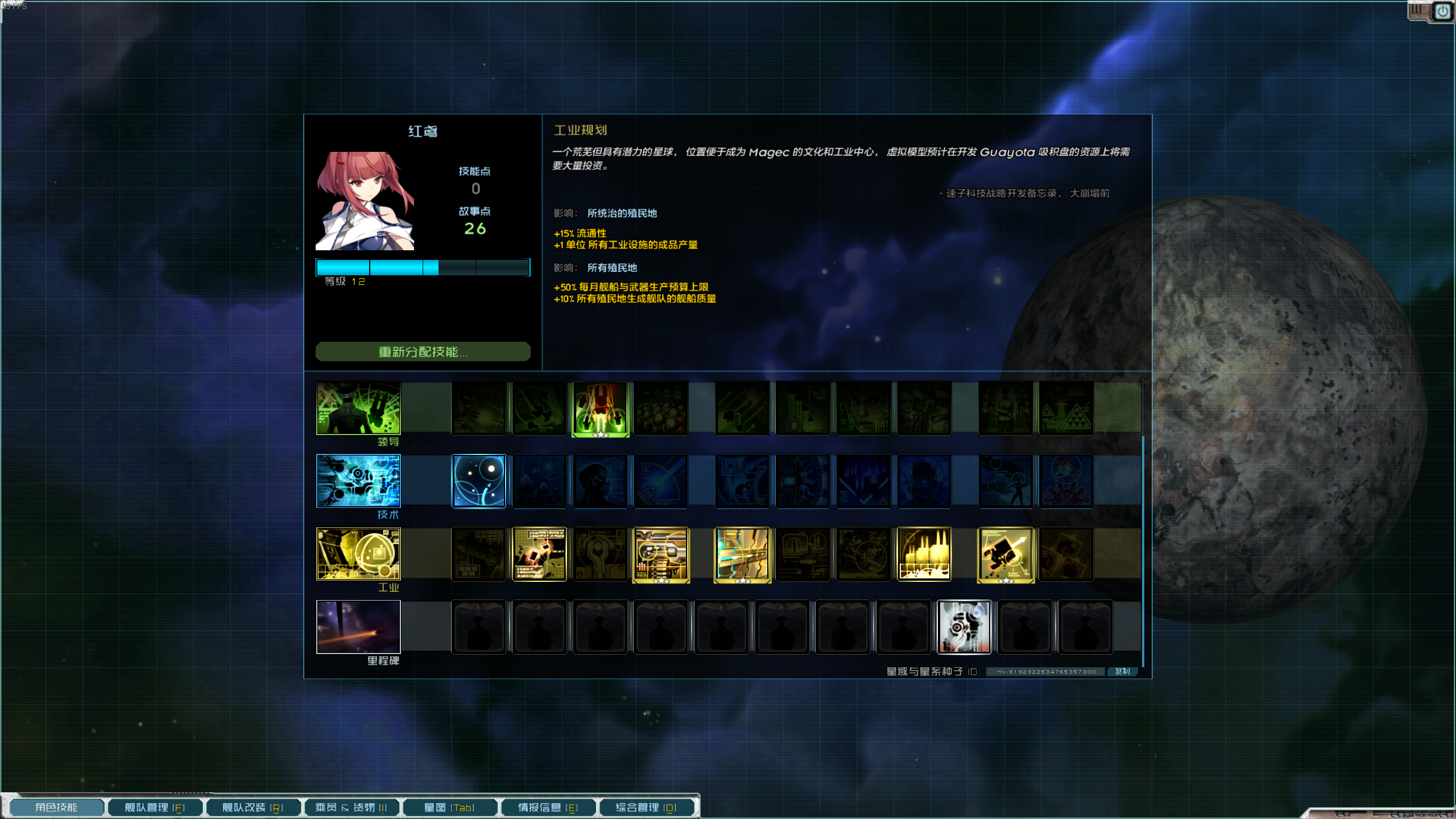Screen dimensions: 1456x819
Task: Select the head-profile skill in the technology row
Action: pos(600,481)
